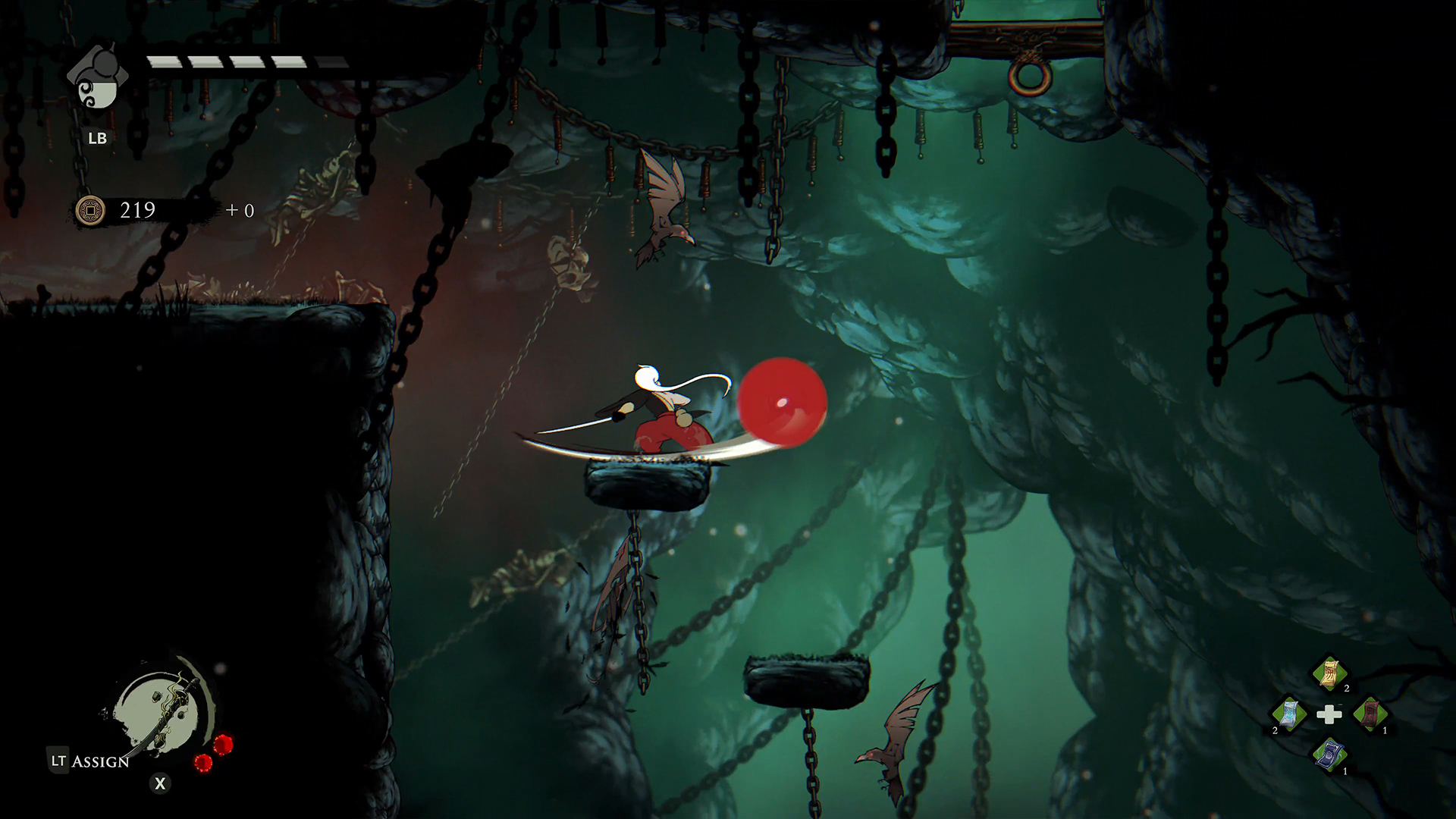Use the pale blue scroll item
This screenshot has height=819, width=1456.
[1288, 714]
